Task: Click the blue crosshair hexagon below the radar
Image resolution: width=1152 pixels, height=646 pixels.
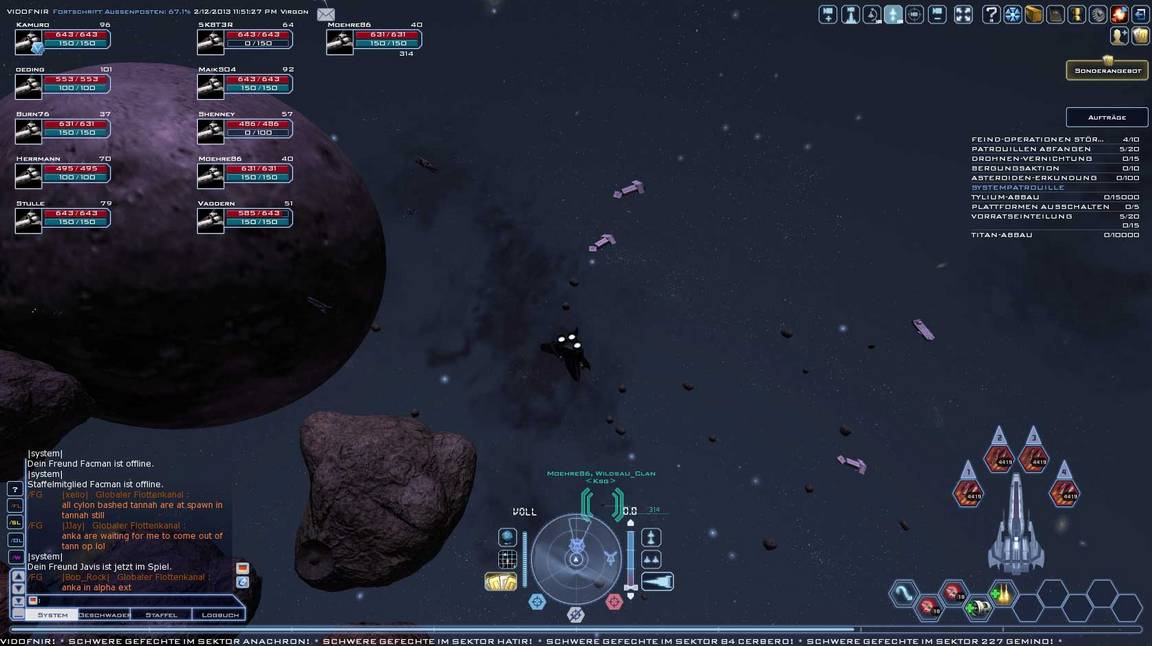Action: [x=538, y=601]
